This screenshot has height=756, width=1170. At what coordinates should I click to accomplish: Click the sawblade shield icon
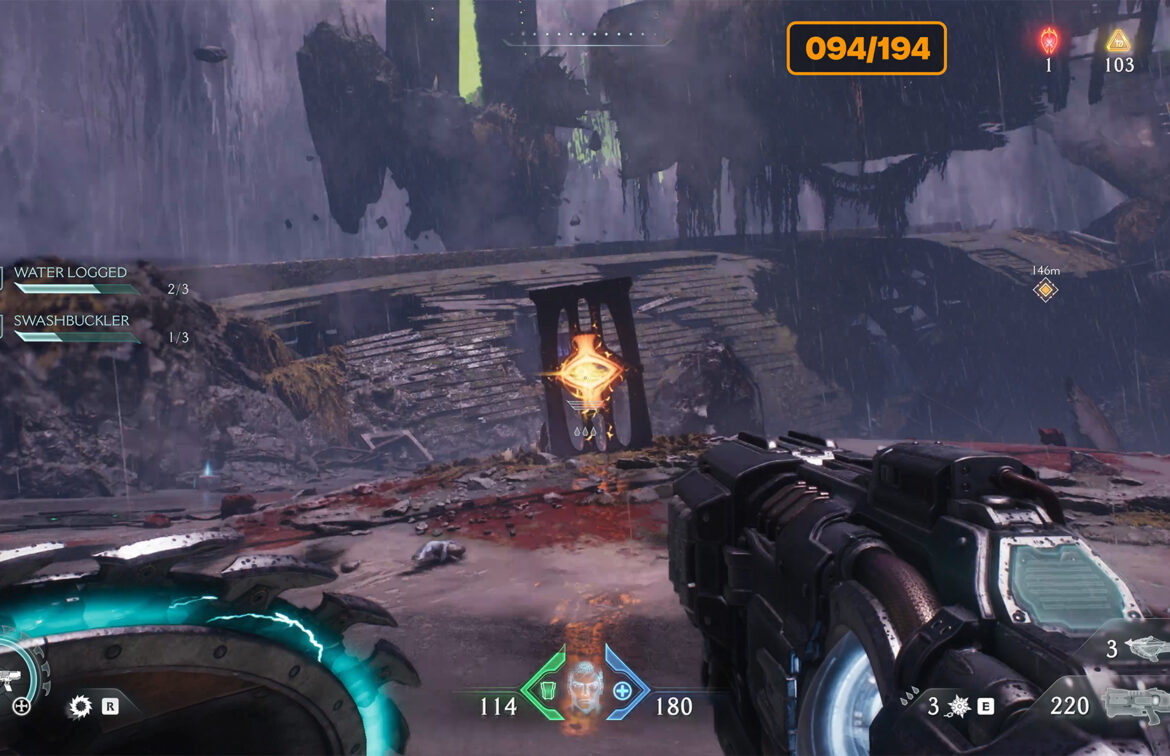(79, 708)
